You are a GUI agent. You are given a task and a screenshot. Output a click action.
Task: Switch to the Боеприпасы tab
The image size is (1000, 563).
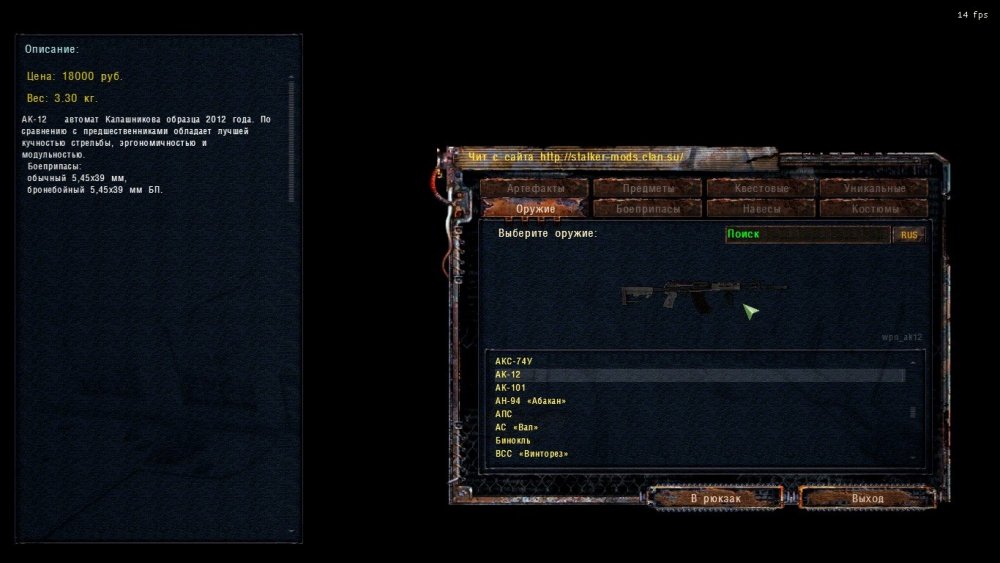click(x=647, y=209)
